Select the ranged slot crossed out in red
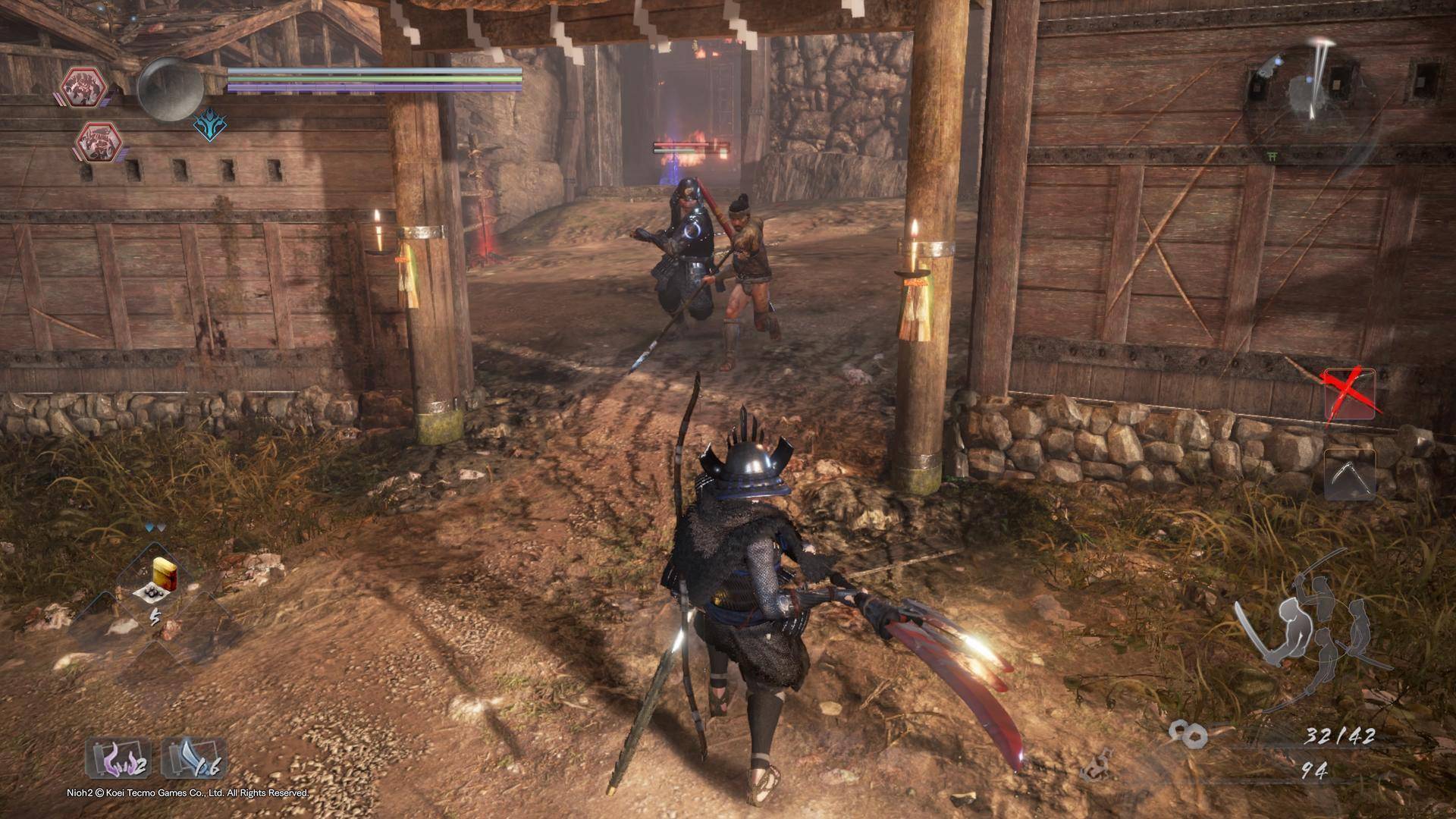 (1350, 394)
